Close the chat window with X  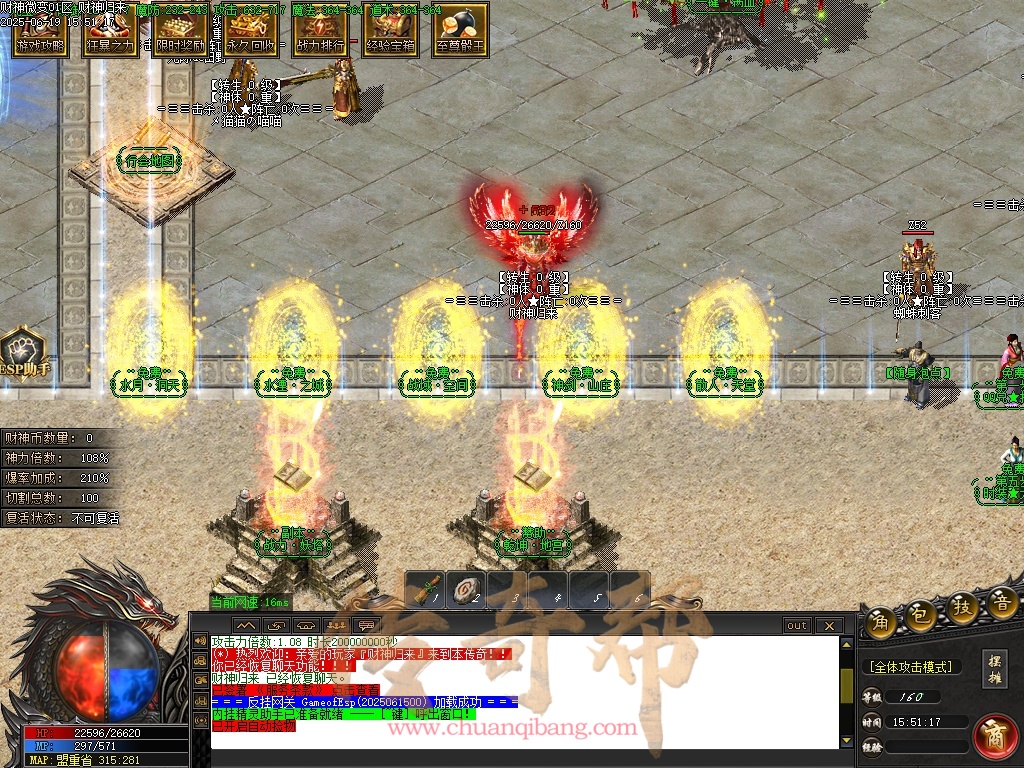pyautogui.click(x=829, y=626)
